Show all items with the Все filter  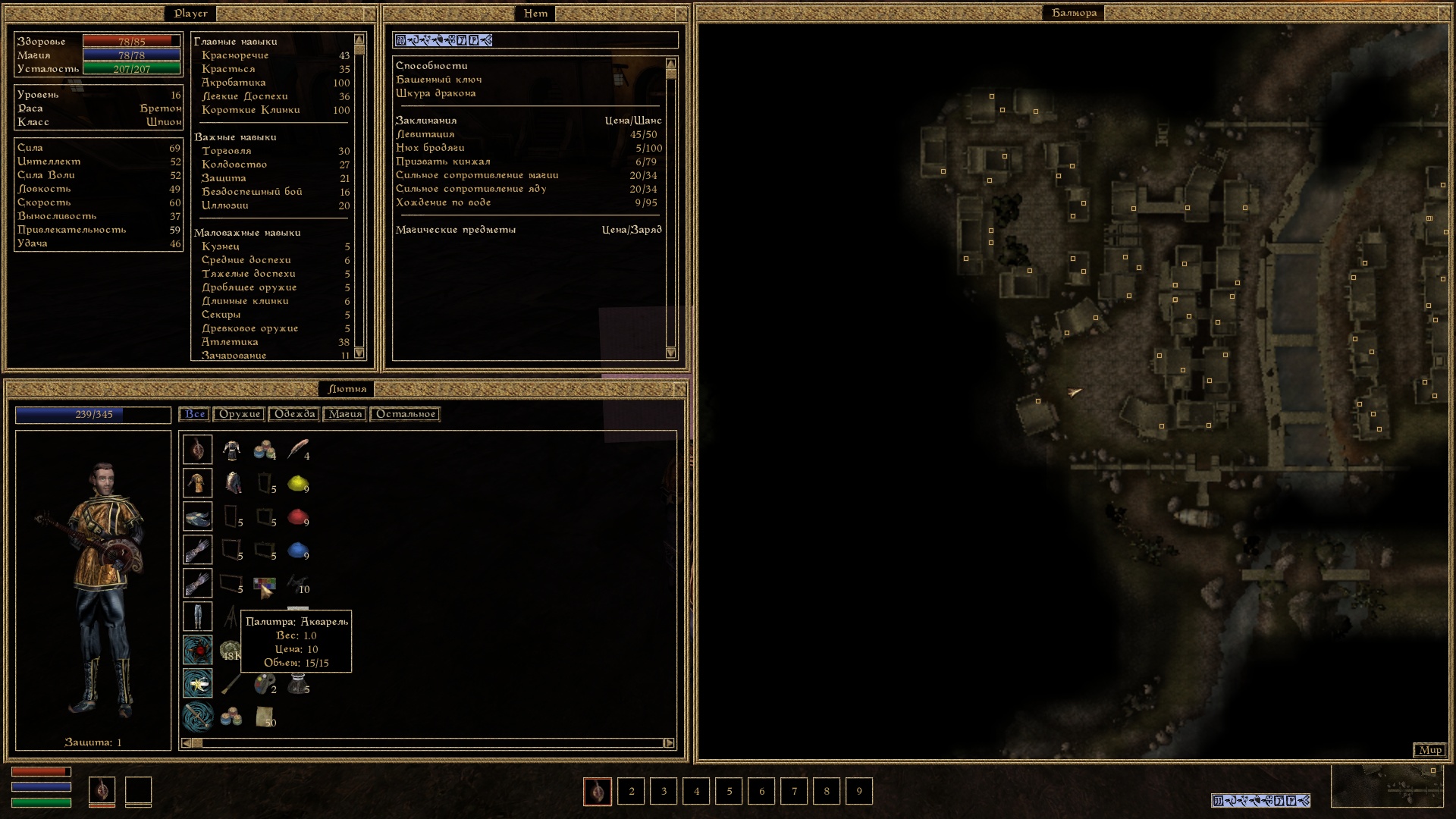coord(195,414)
